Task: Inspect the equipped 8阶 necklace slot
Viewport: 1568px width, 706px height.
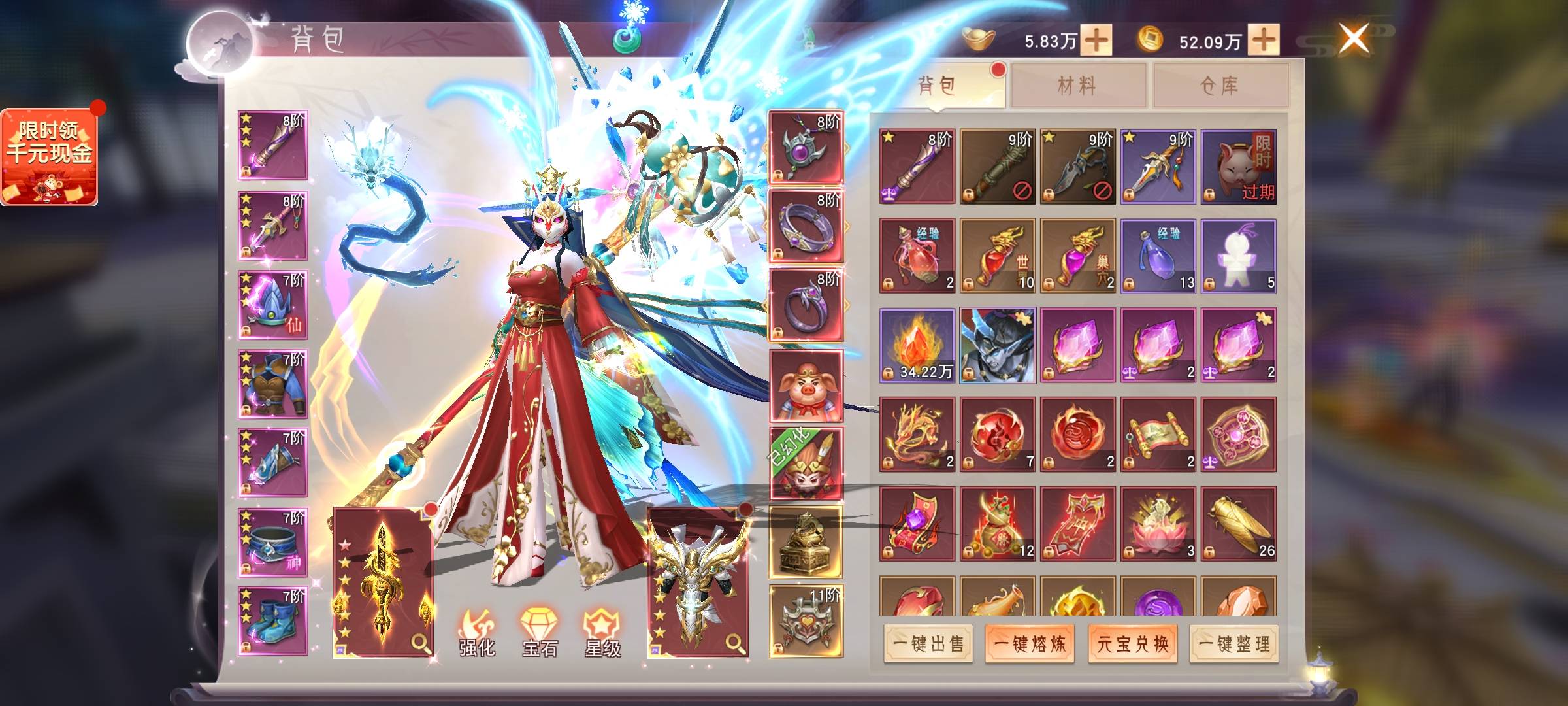Action: [806, 147]
